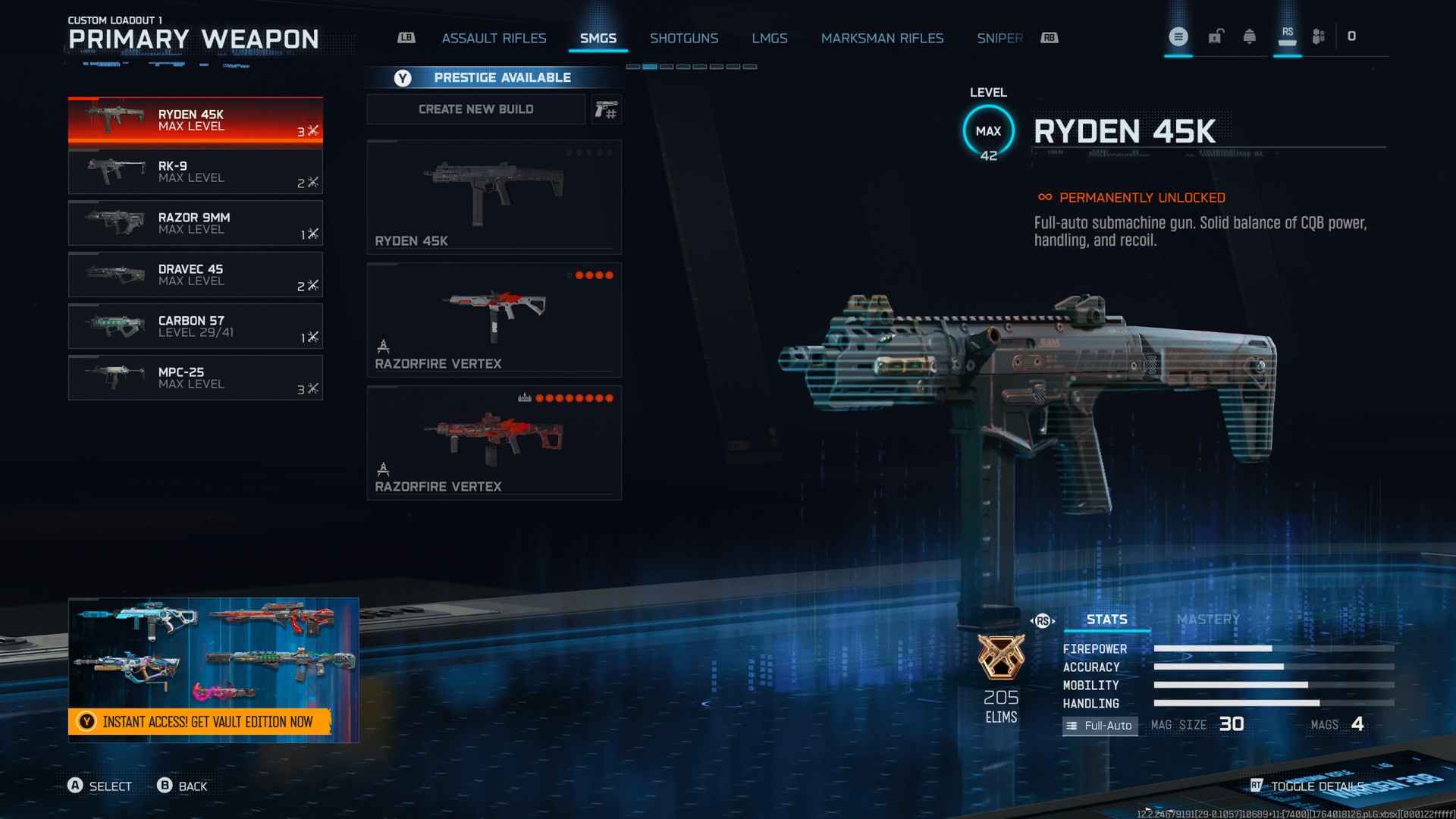Open the Shotguns weapon category

point(683,38)
